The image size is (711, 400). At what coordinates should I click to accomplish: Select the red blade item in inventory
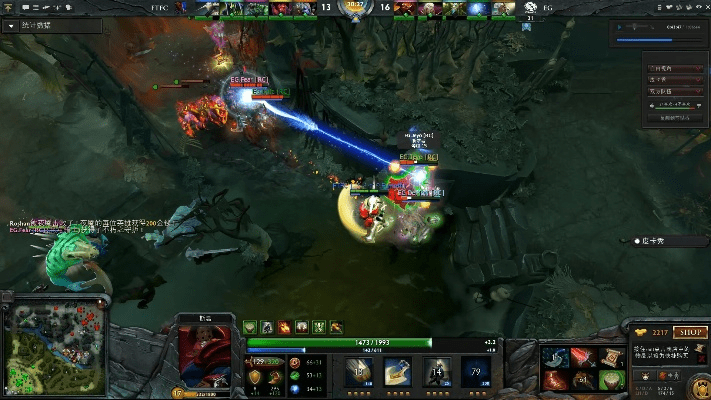(x=581, y=357)
